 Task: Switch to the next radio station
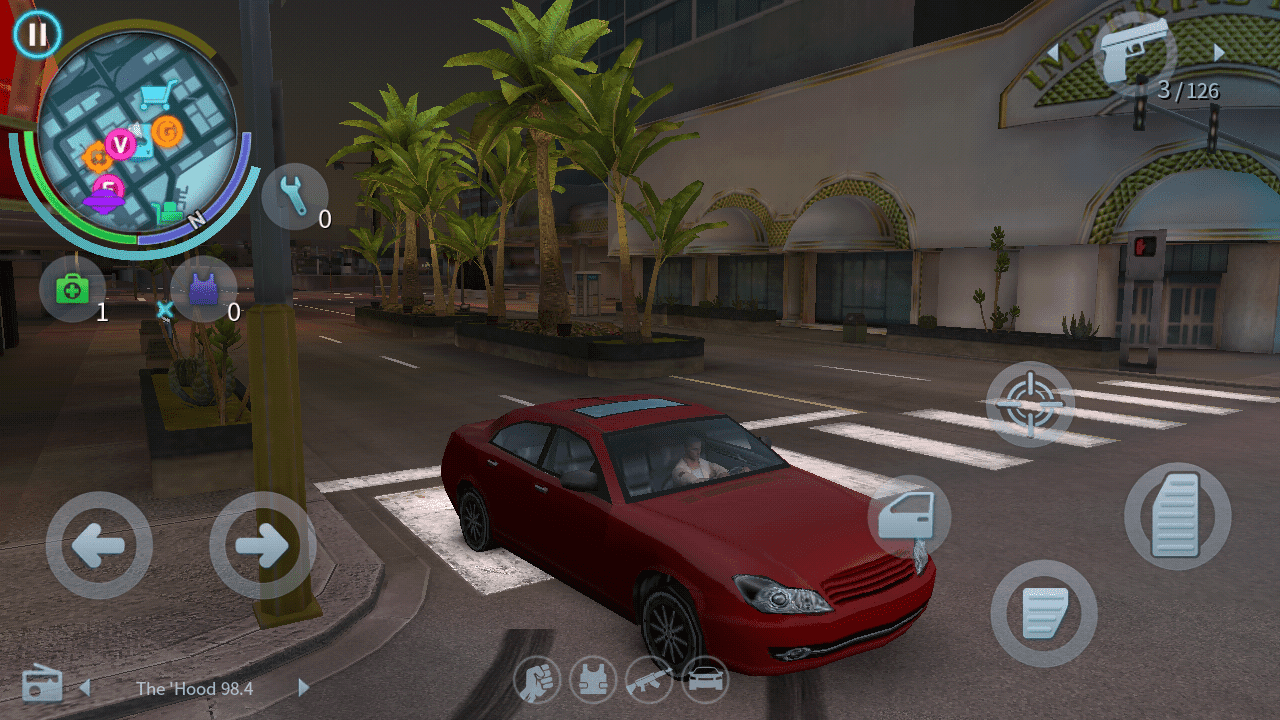[304, 688]
